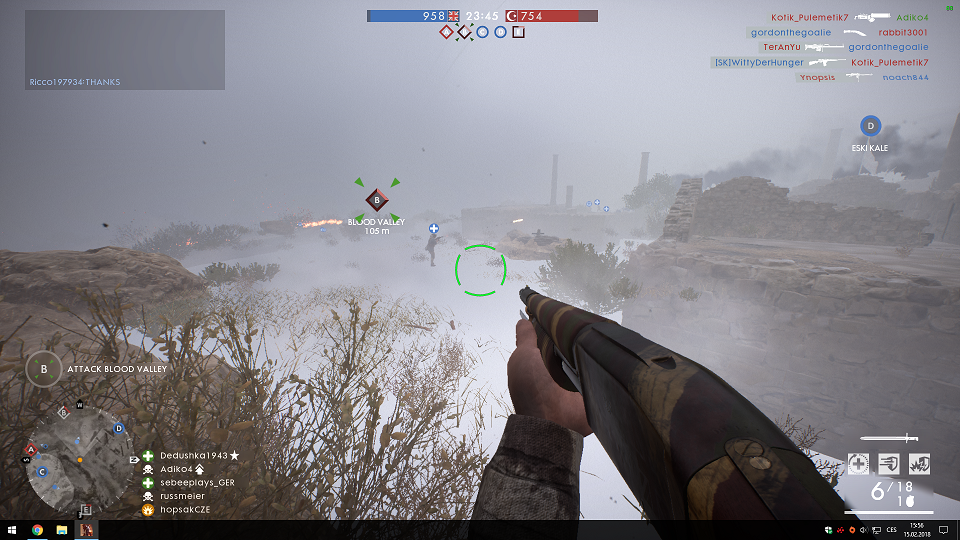Click objective A on the minimap
This screenshot has height=540, width=960.
tap(32, 449)
